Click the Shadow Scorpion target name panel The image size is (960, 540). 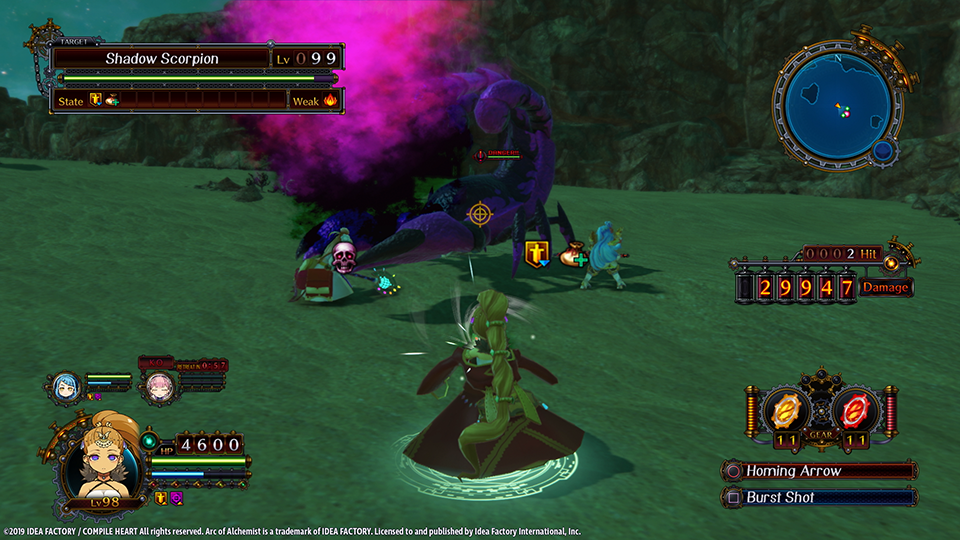pyautogui.click(x=162, y=58)
